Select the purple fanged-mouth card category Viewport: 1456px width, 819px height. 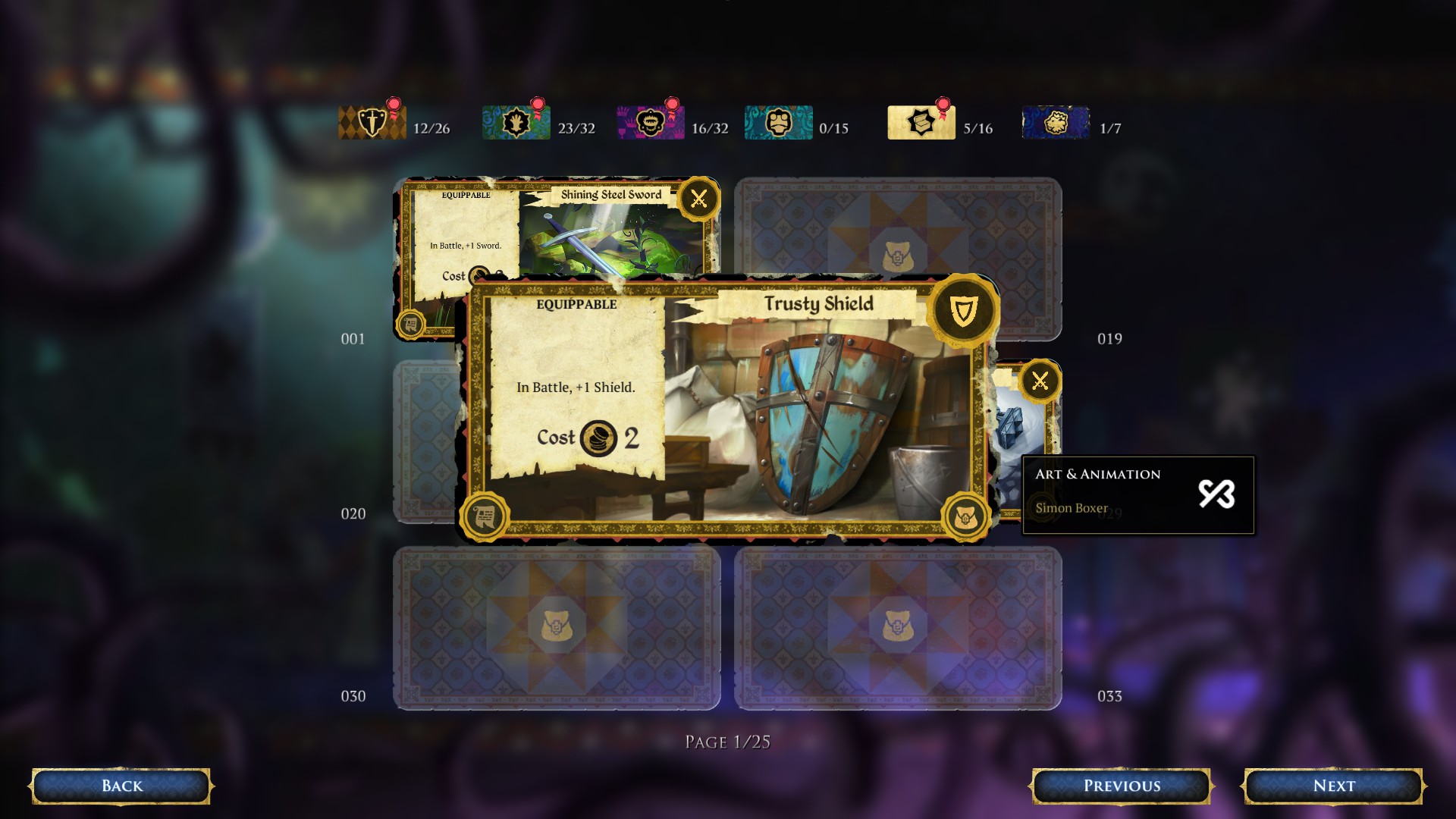(650, 123)
